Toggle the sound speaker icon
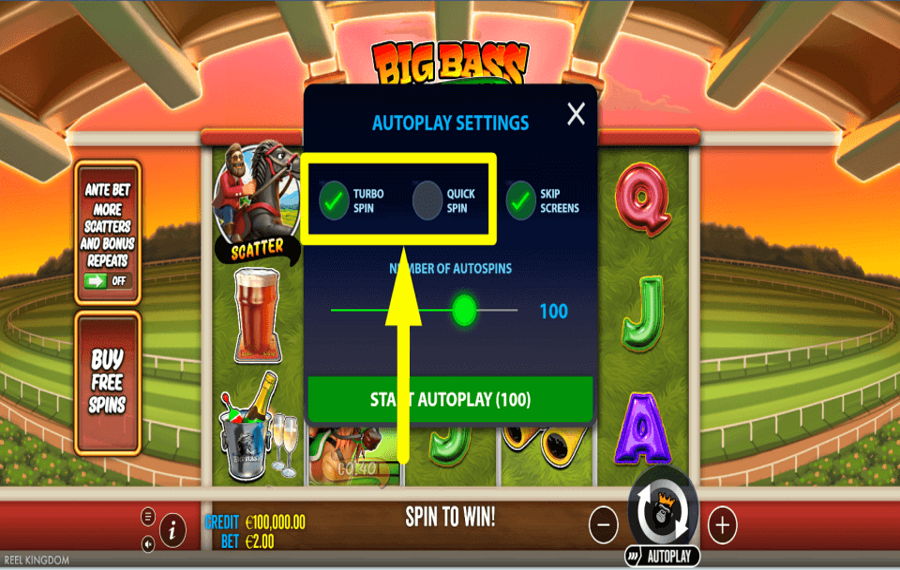Image resolution: width=900 pixels, height=570 pixels. pyautogui.click(x=148, y=544)
